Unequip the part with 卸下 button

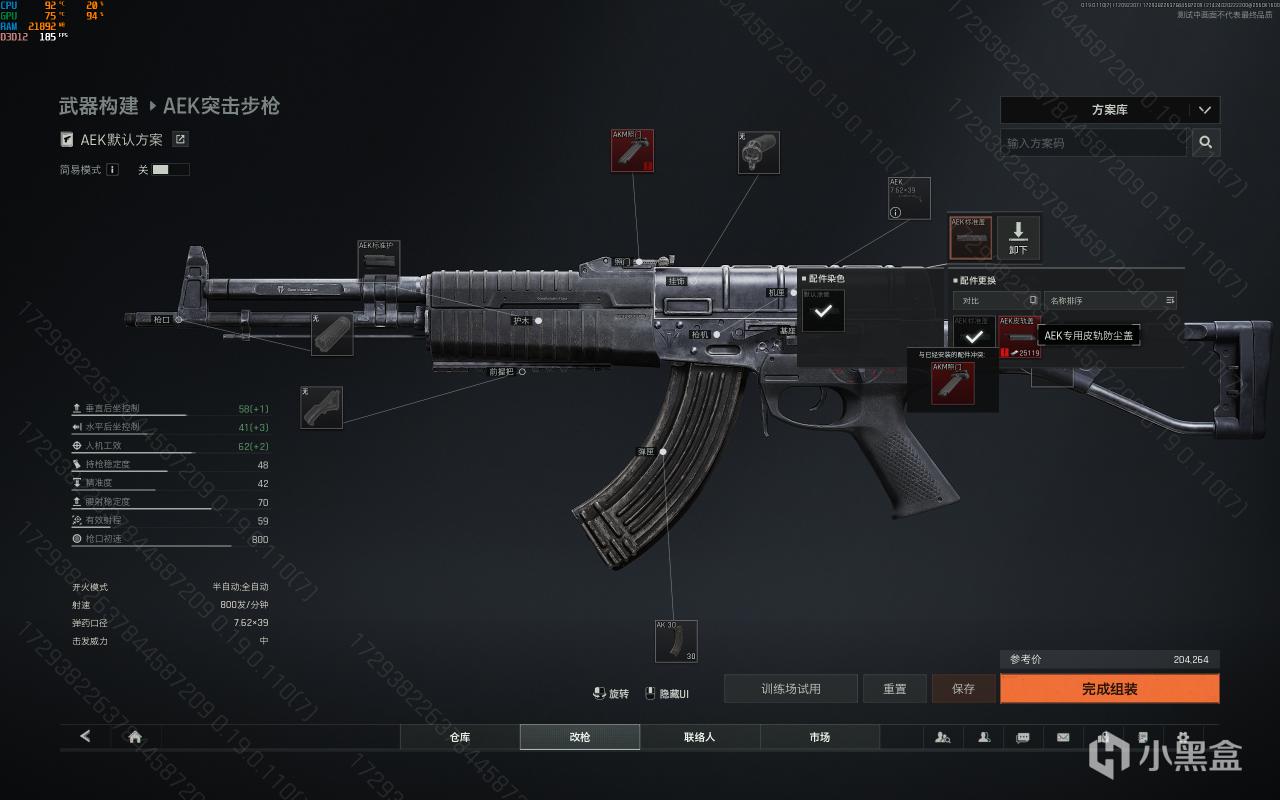click(1018, 237)
